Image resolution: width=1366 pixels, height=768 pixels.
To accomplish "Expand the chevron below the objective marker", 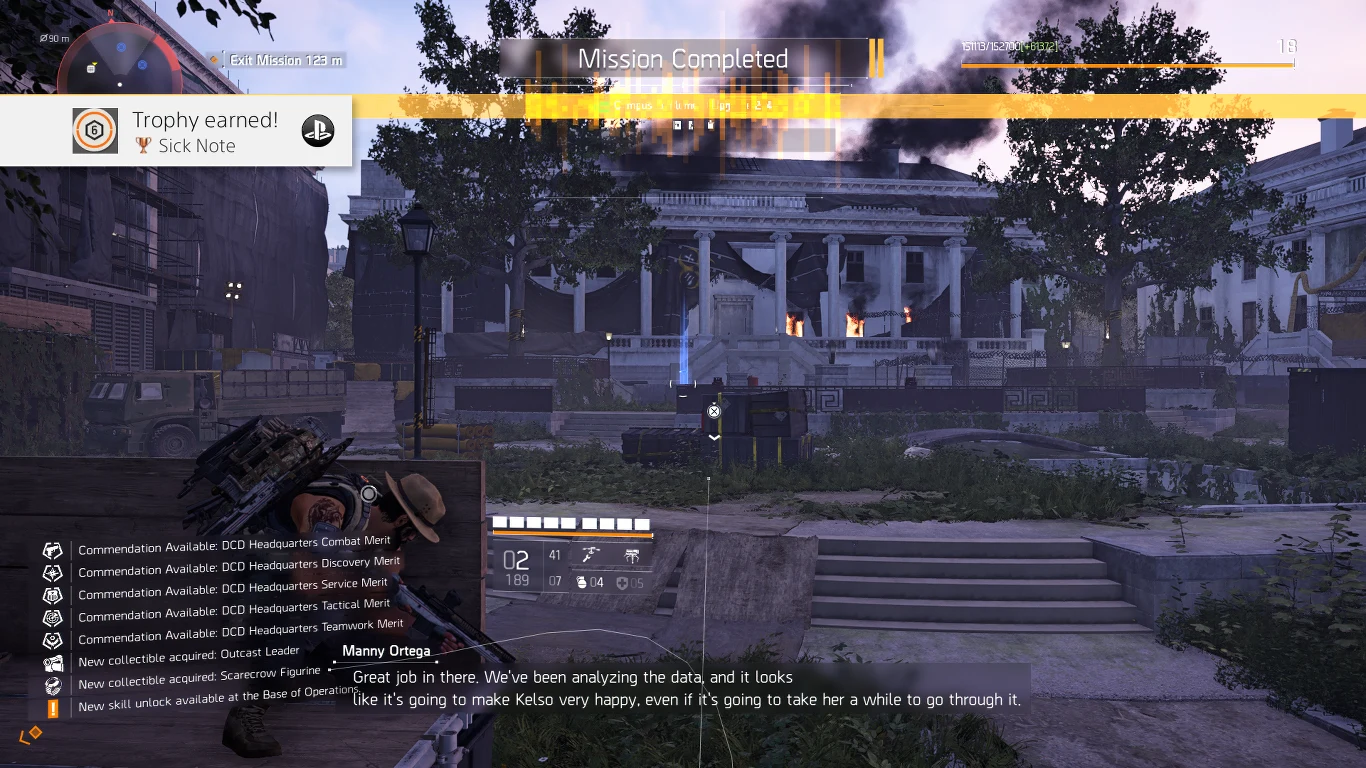I will [714, 437].
